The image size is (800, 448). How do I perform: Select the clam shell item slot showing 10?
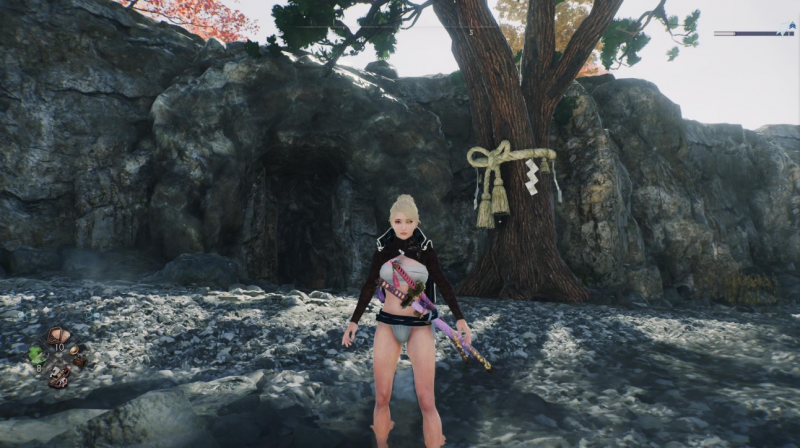(x=58, y=336)
